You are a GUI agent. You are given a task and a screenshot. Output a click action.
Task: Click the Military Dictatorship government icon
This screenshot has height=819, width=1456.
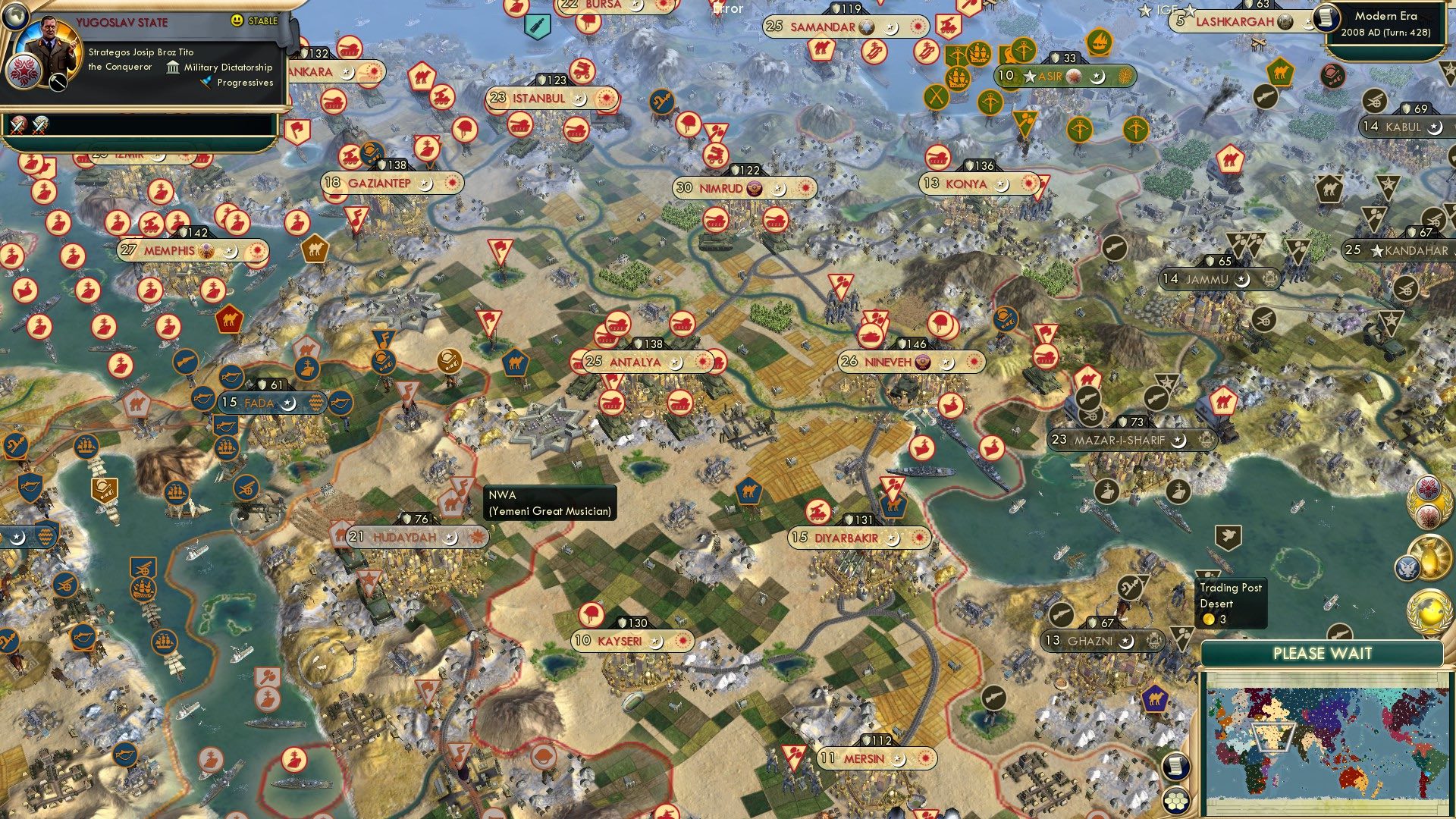173,68
